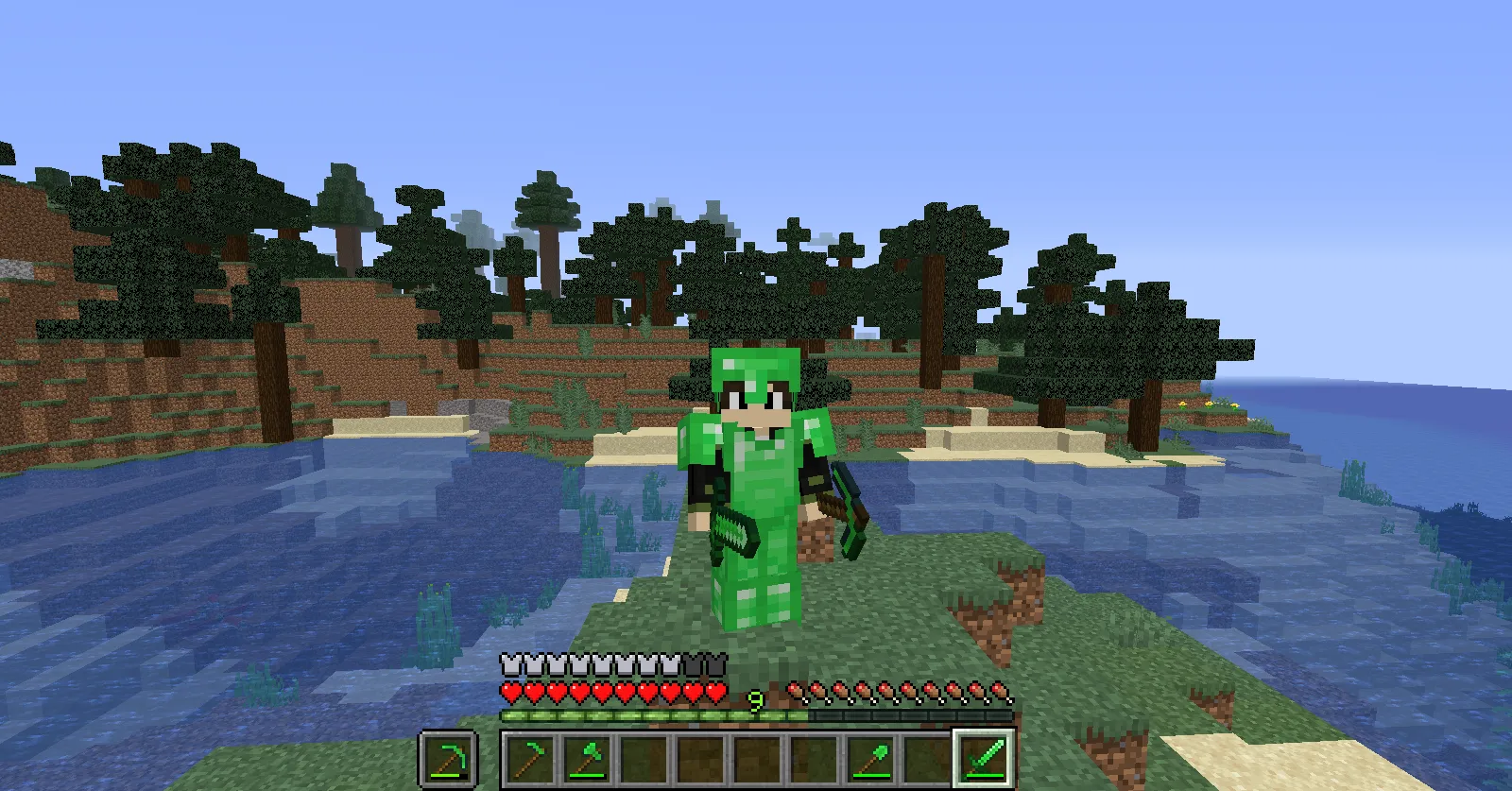Click the emerald pickaxe in the offhand slot
The image size is (1512, 791).
coord(449,760)
